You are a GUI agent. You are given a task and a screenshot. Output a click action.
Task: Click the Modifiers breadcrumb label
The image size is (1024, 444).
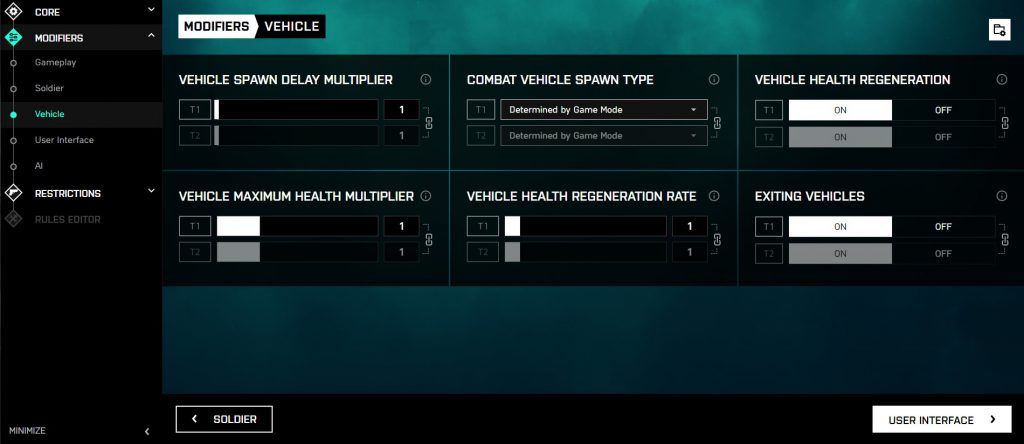tap(216, 26)
